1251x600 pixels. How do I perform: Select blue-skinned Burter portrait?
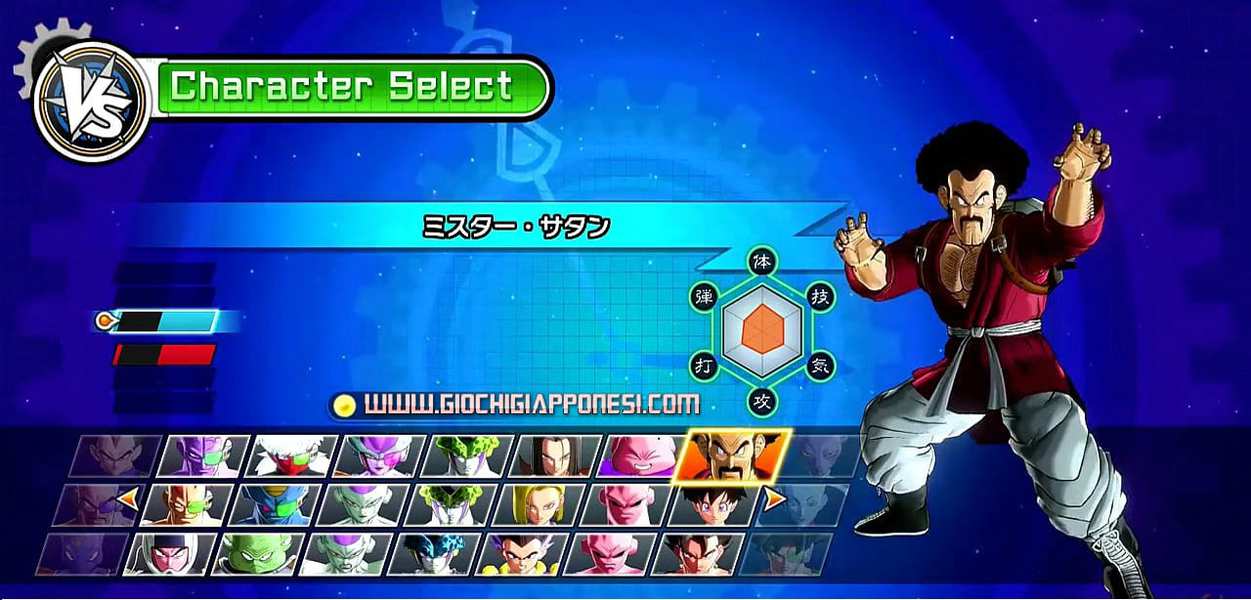pyautogui.click(x=274, y=505)
